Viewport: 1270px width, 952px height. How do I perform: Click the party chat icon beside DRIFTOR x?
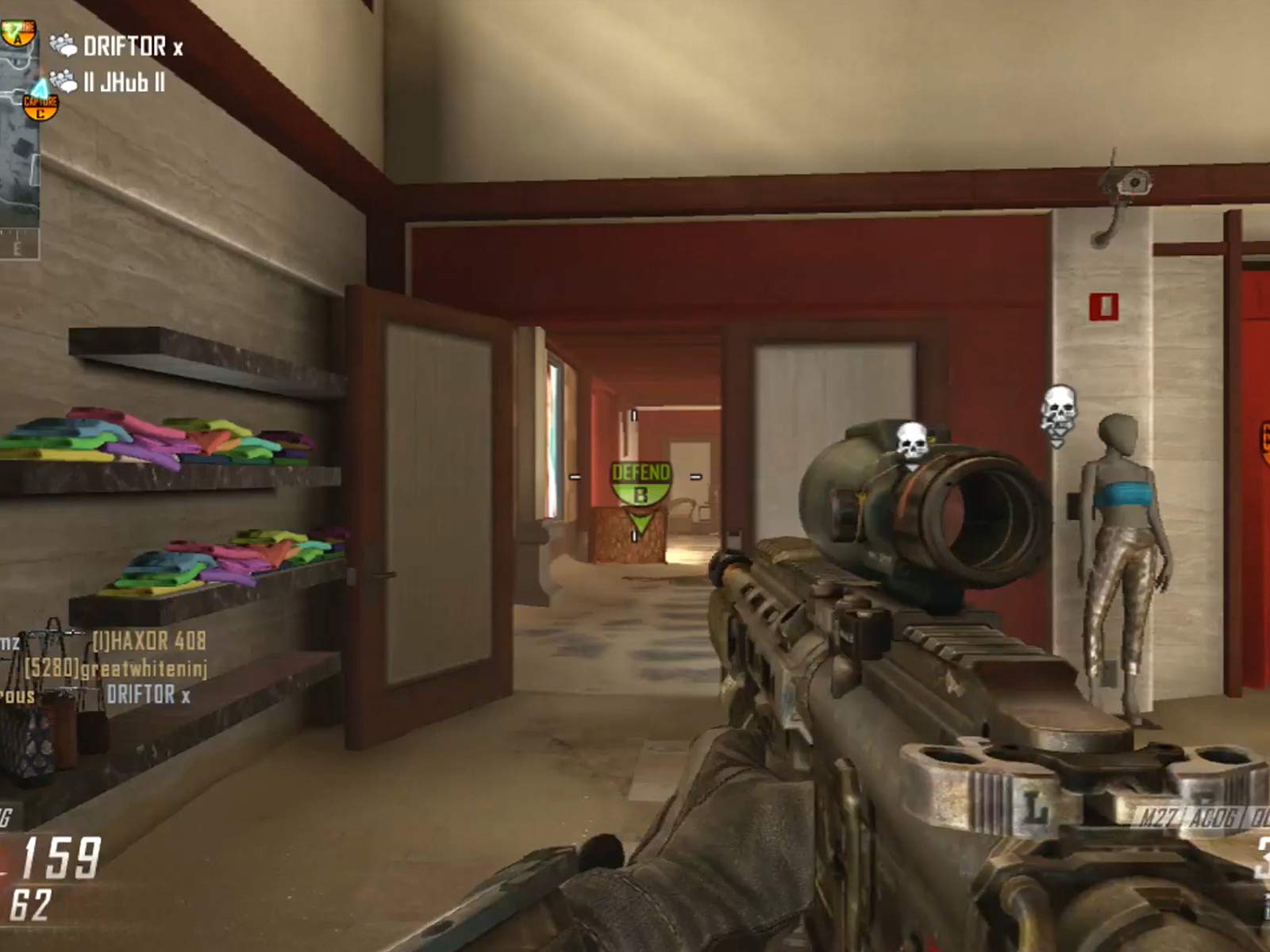click(63, 44)
